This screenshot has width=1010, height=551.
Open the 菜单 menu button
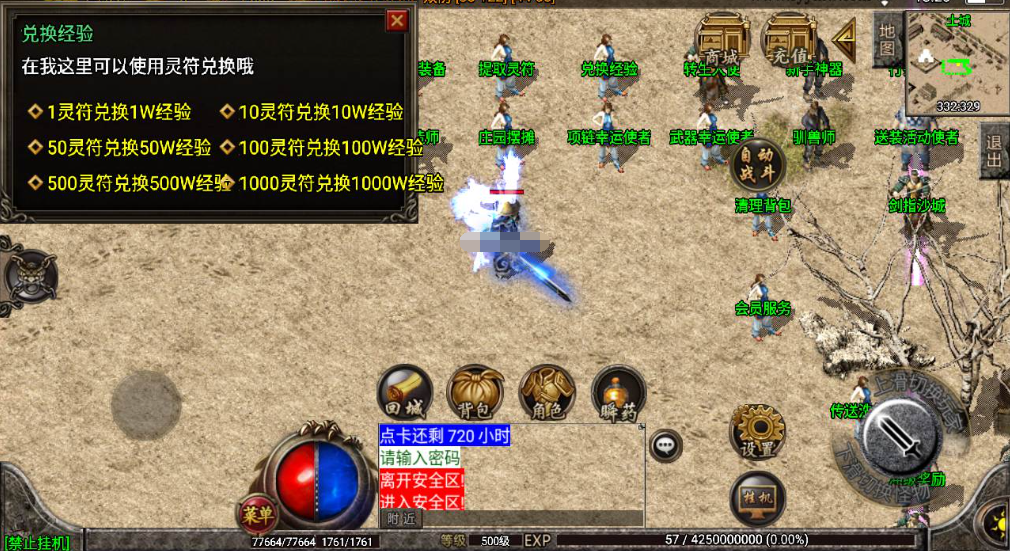257,514
